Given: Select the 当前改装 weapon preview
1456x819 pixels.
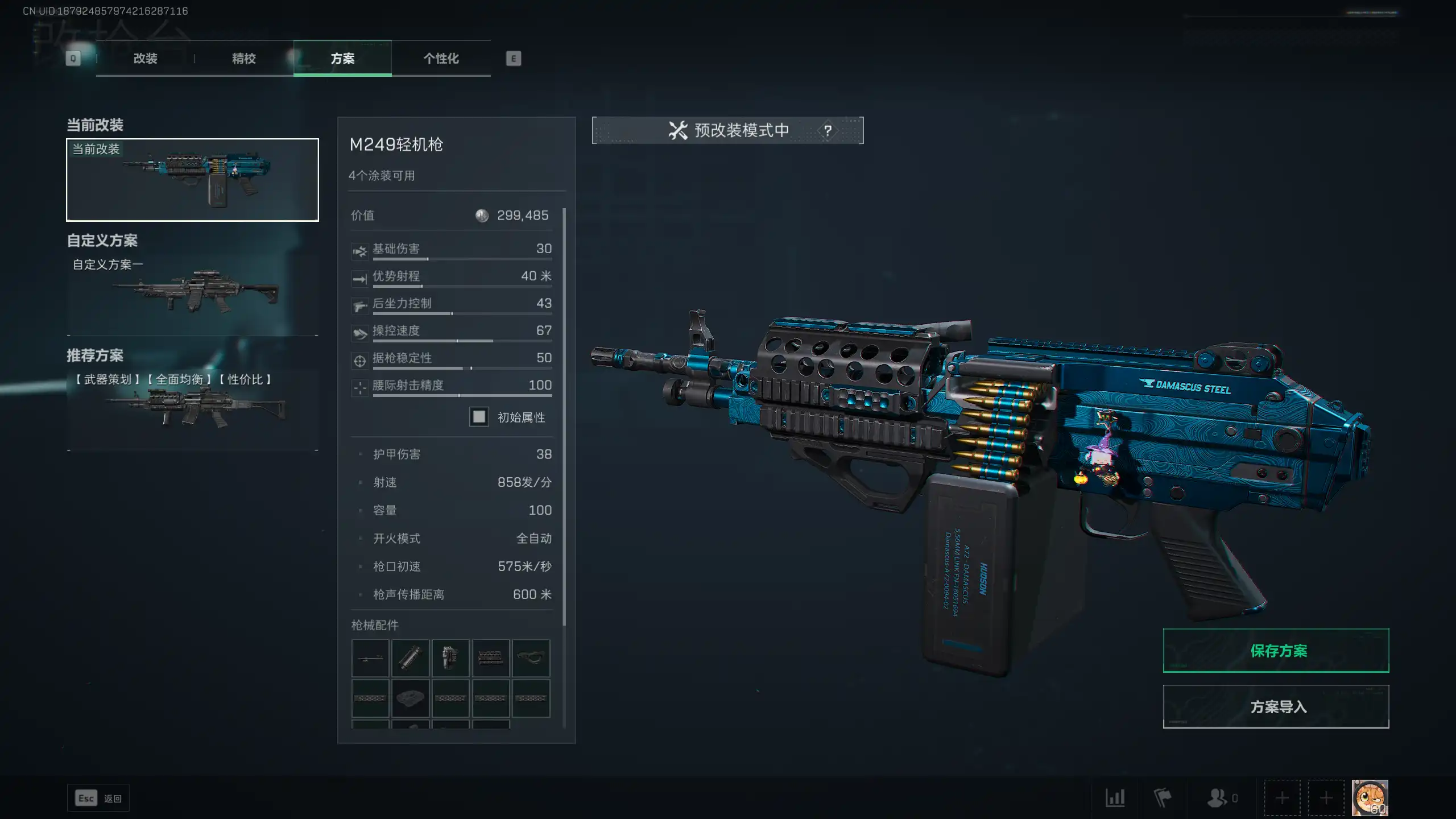Looking at the screenshot, I should click(192, 180).
